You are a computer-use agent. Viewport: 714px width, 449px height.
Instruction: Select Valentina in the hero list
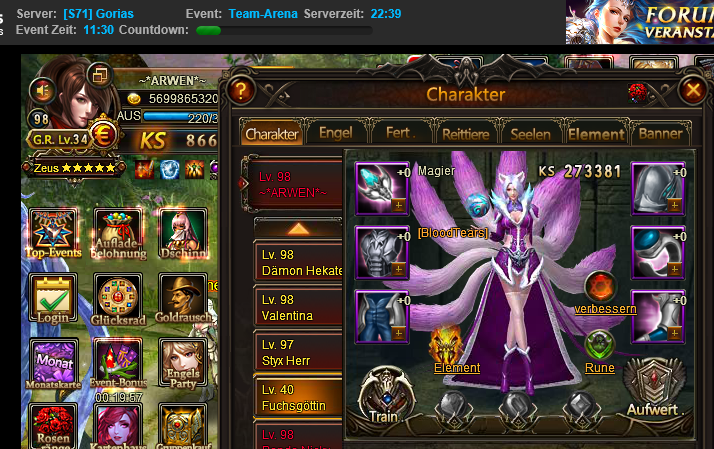pos(298,307)
